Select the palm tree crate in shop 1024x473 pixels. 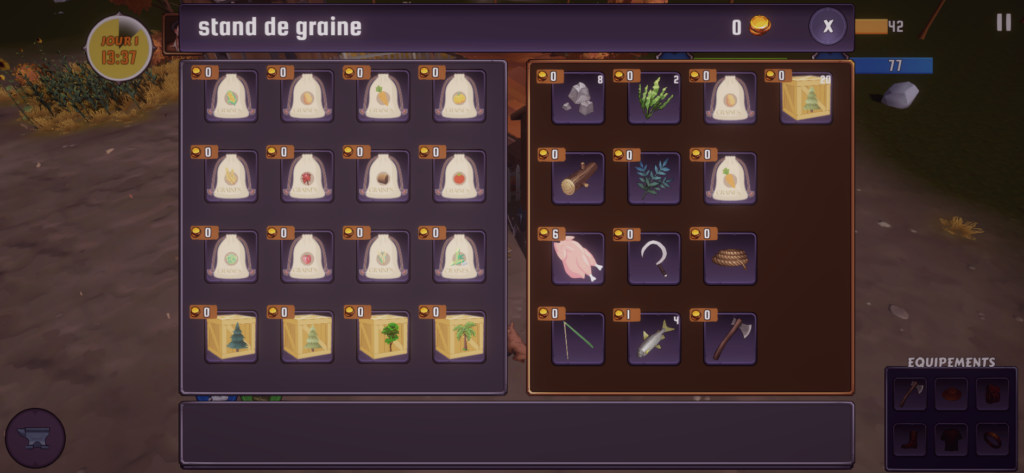[459, 337]
